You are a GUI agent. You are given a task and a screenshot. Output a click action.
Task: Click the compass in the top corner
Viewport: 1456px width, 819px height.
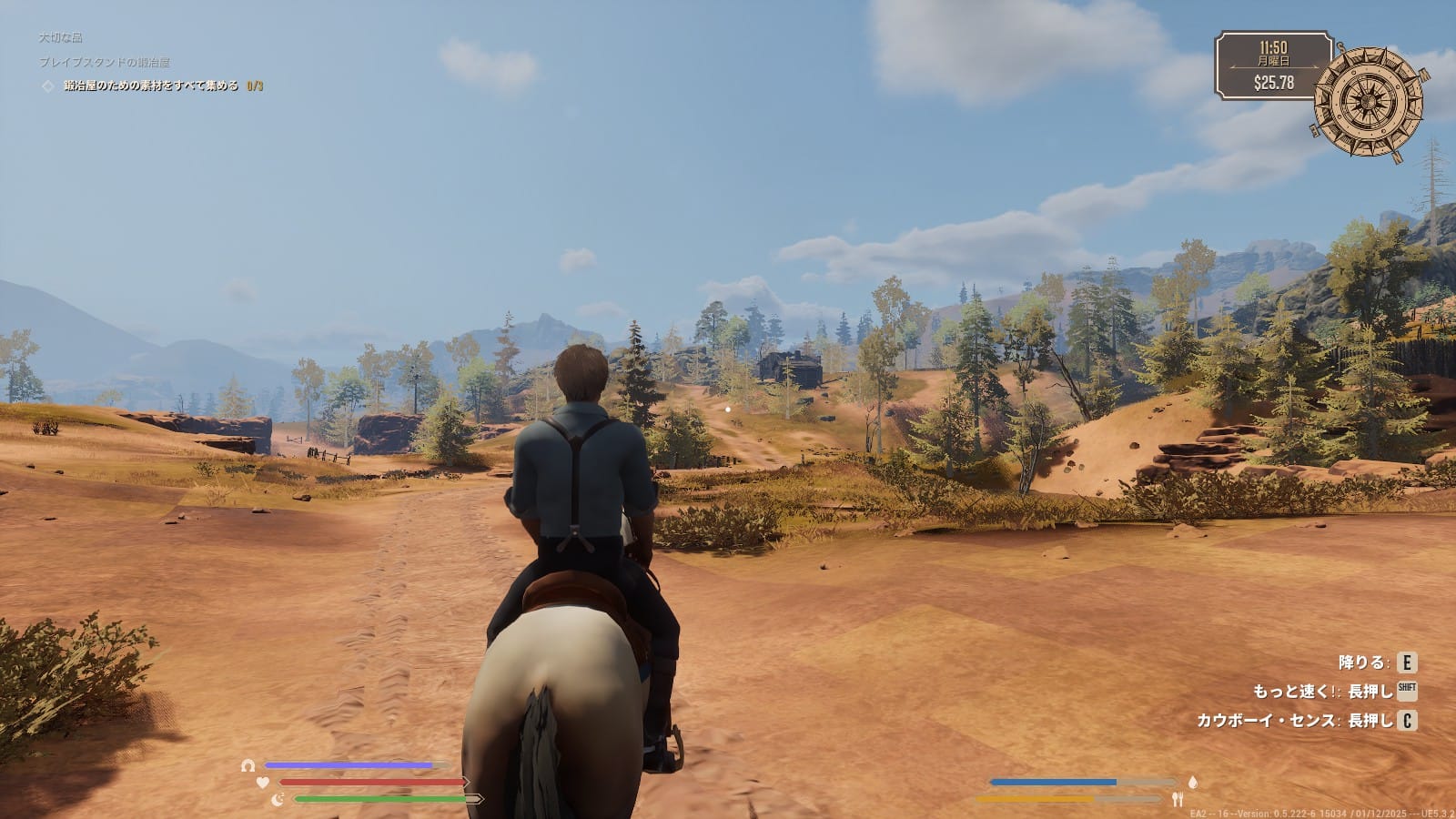1368,100
